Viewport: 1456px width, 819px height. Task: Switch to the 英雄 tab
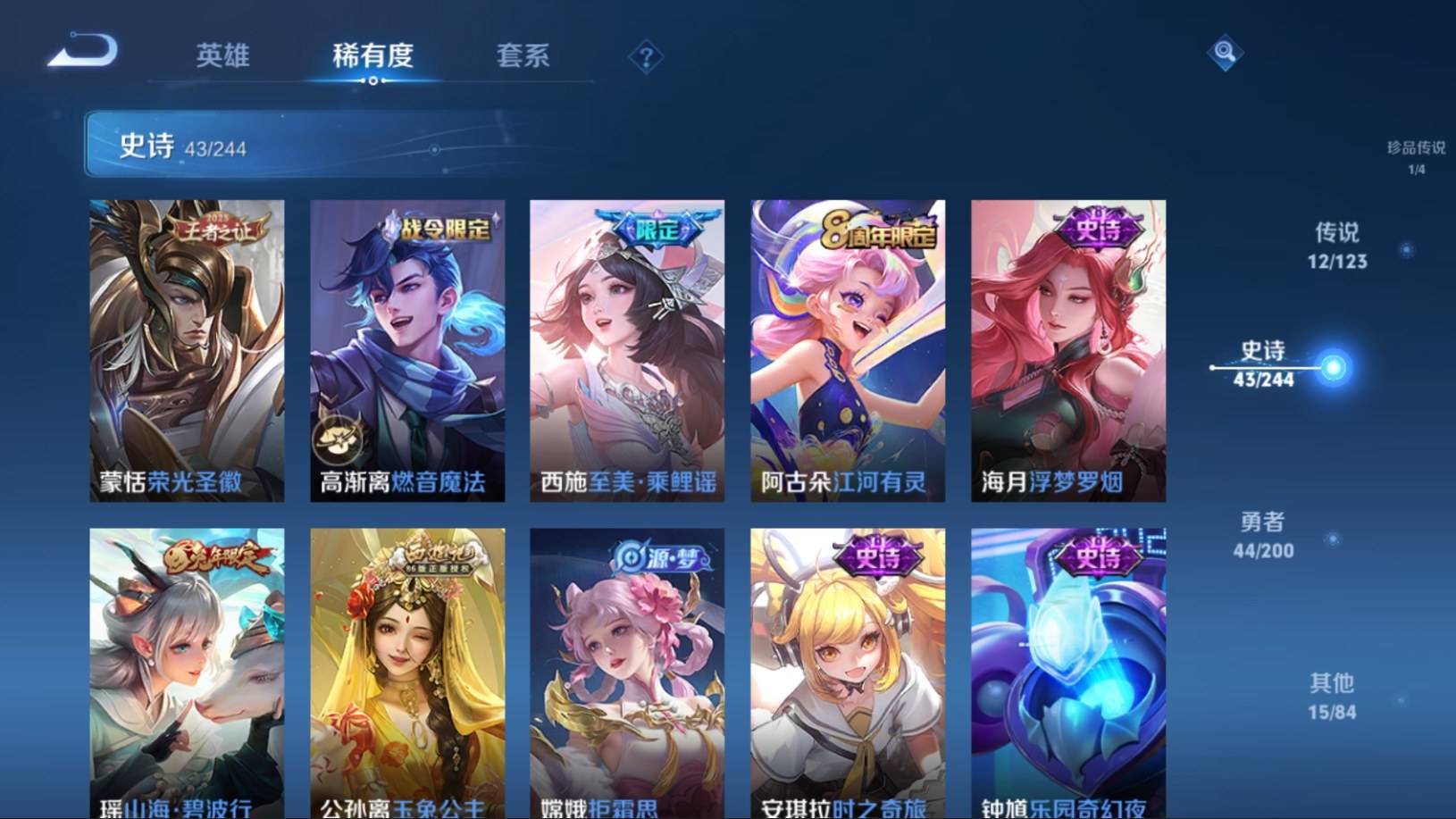click(x=222, y=55)
